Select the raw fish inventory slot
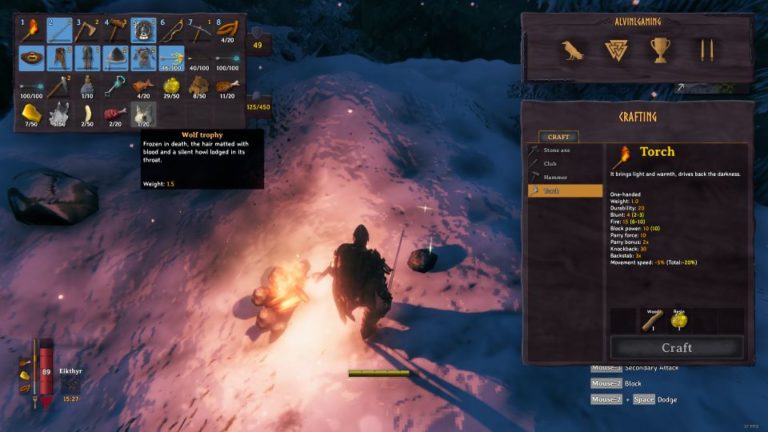 point(144,86)
